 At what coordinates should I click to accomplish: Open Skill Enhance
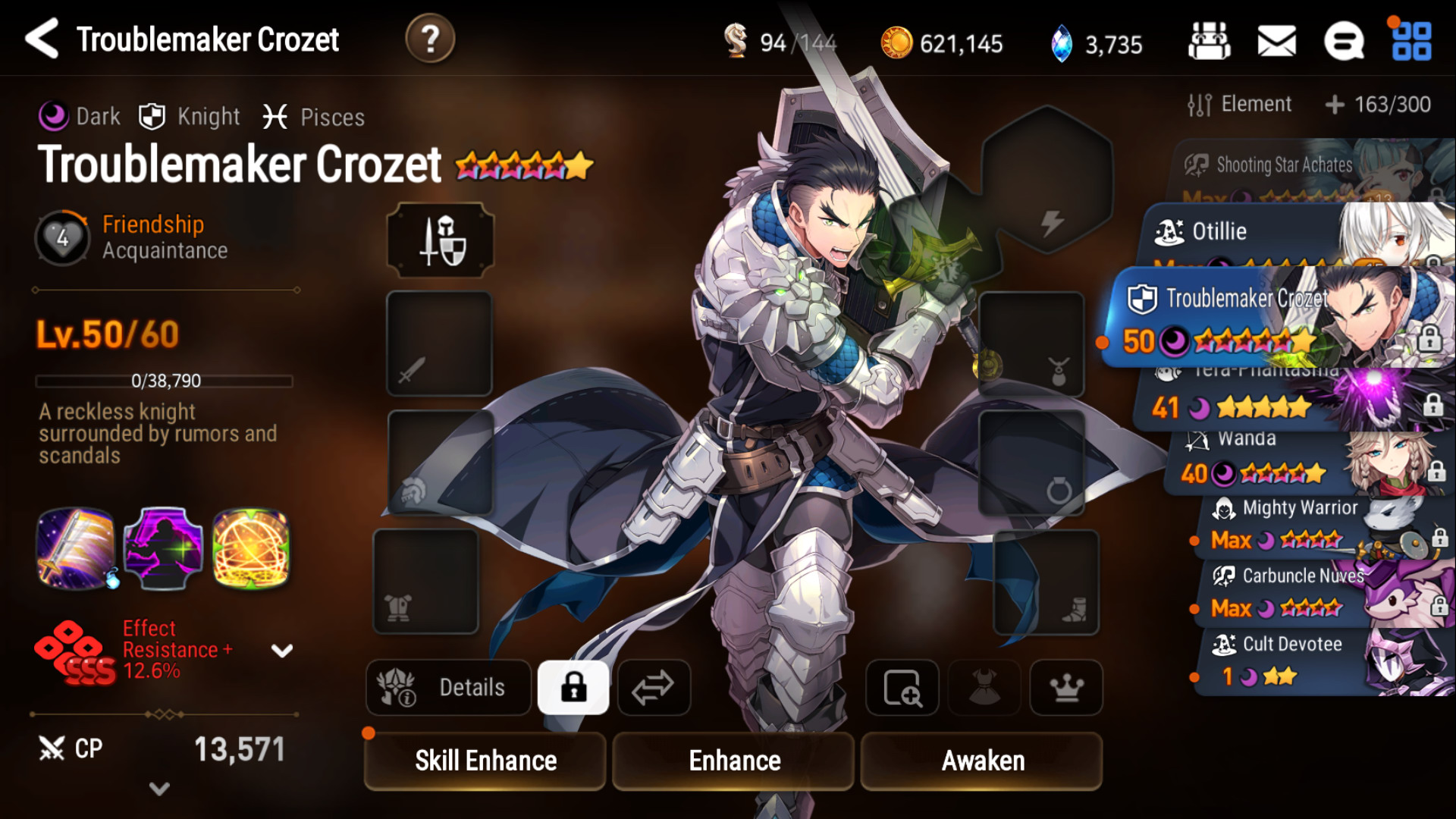(x=485, y=761)
